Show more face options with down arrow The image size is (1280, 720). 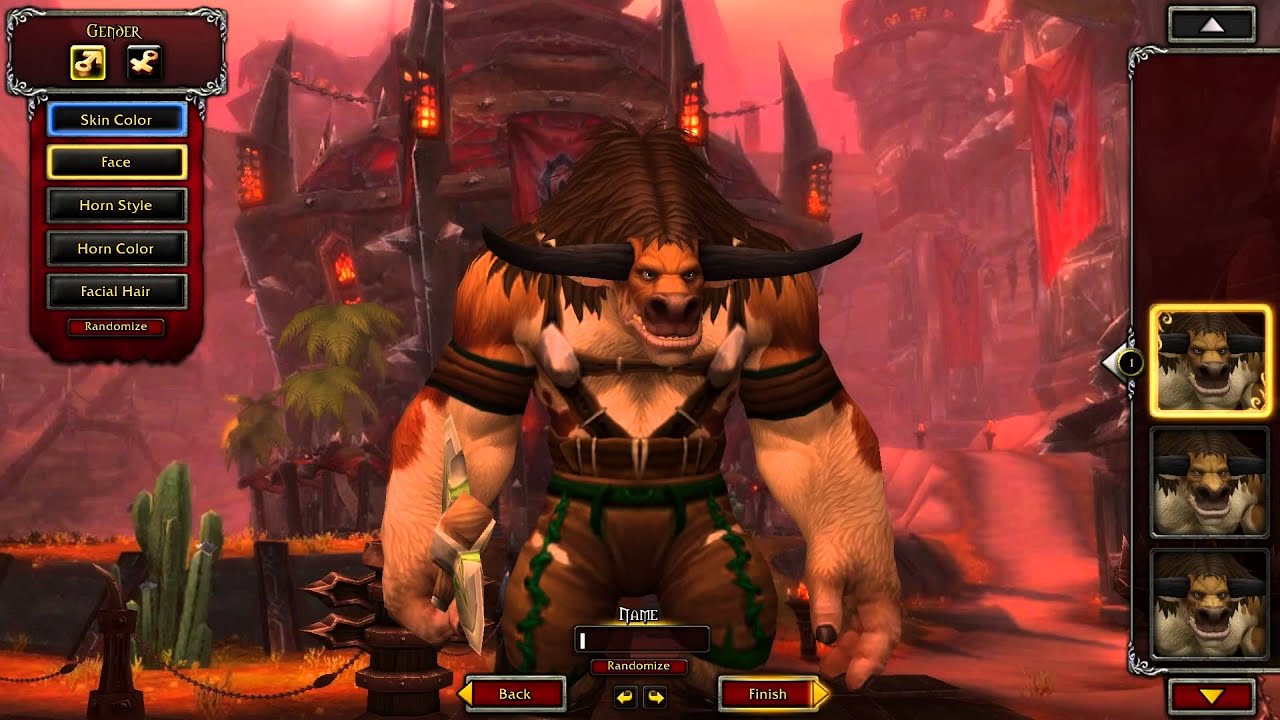pos(1211,696)
